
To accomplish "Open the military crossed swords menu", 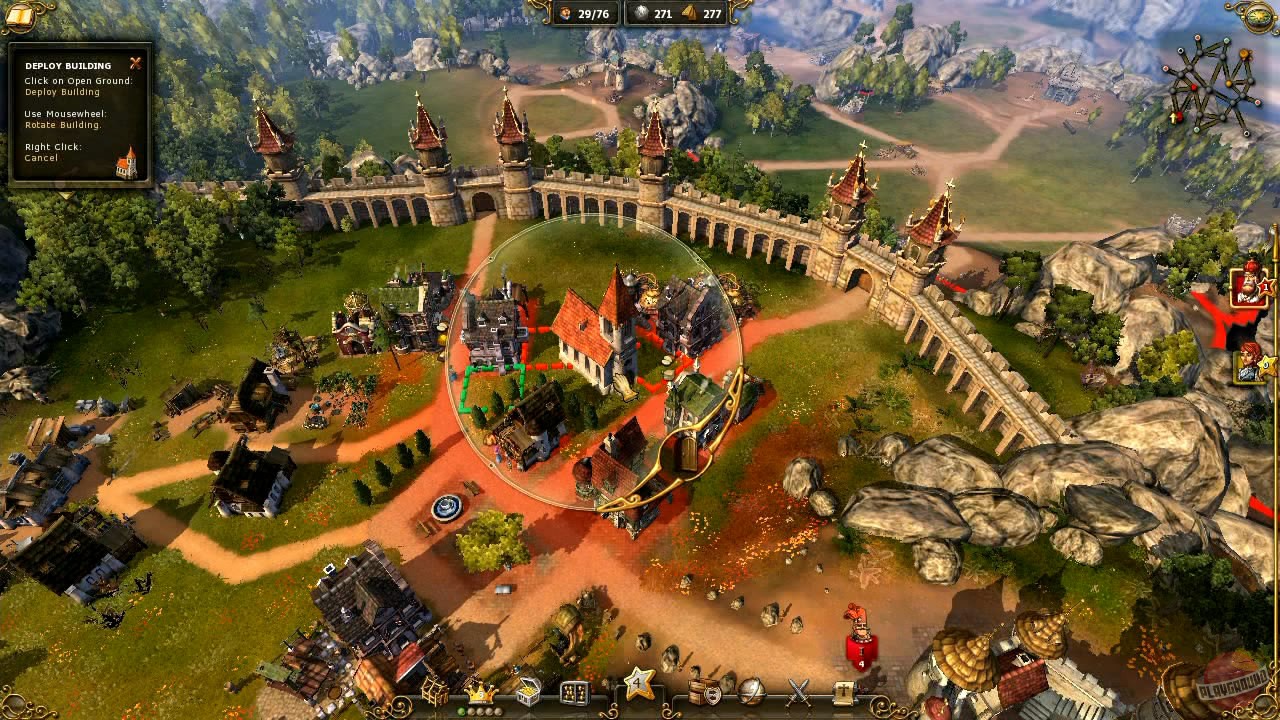I will point(798,693).
